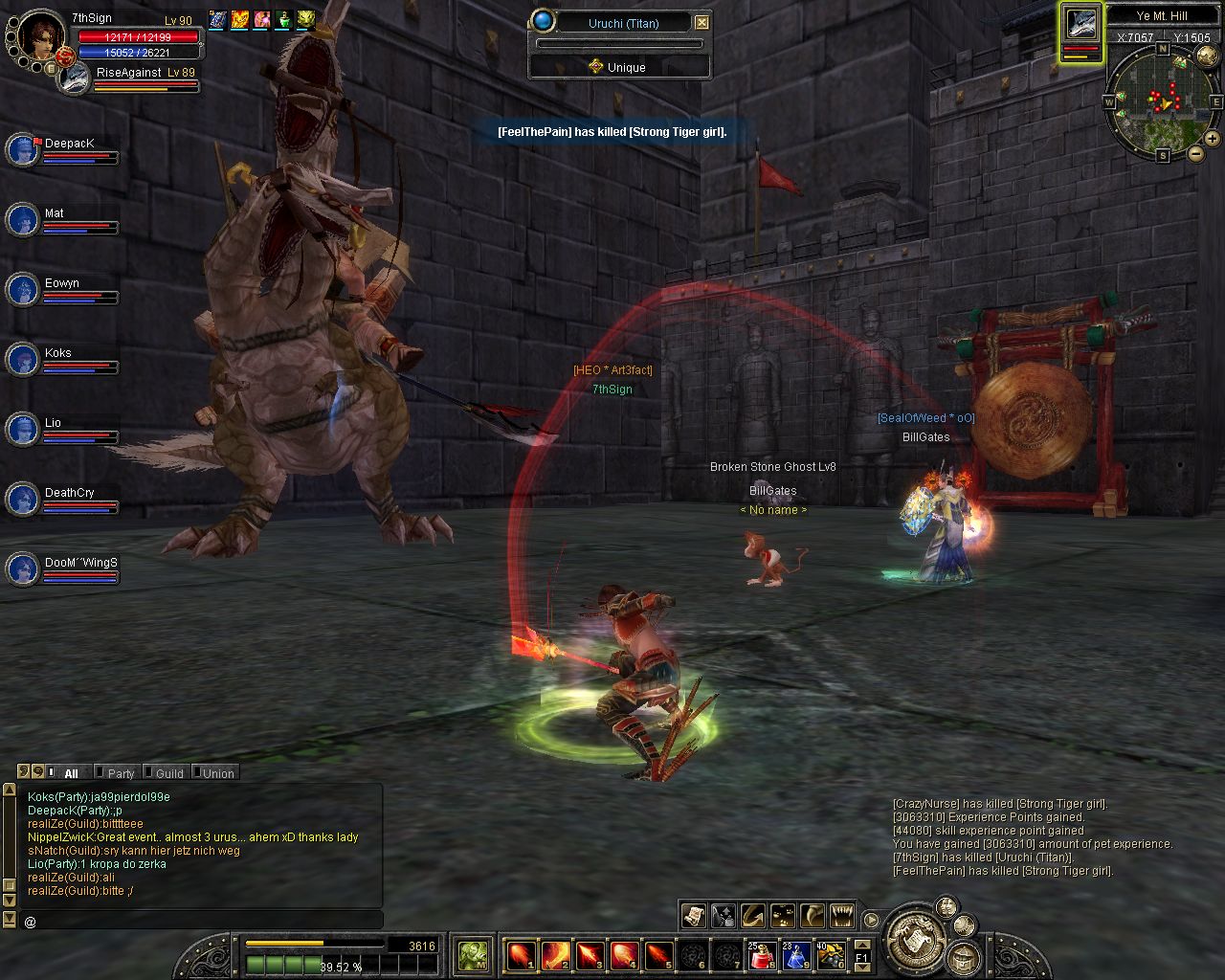Screen dimensions: 1225x980
Task: Click the pet fangs attack icon
Action: 842,916
